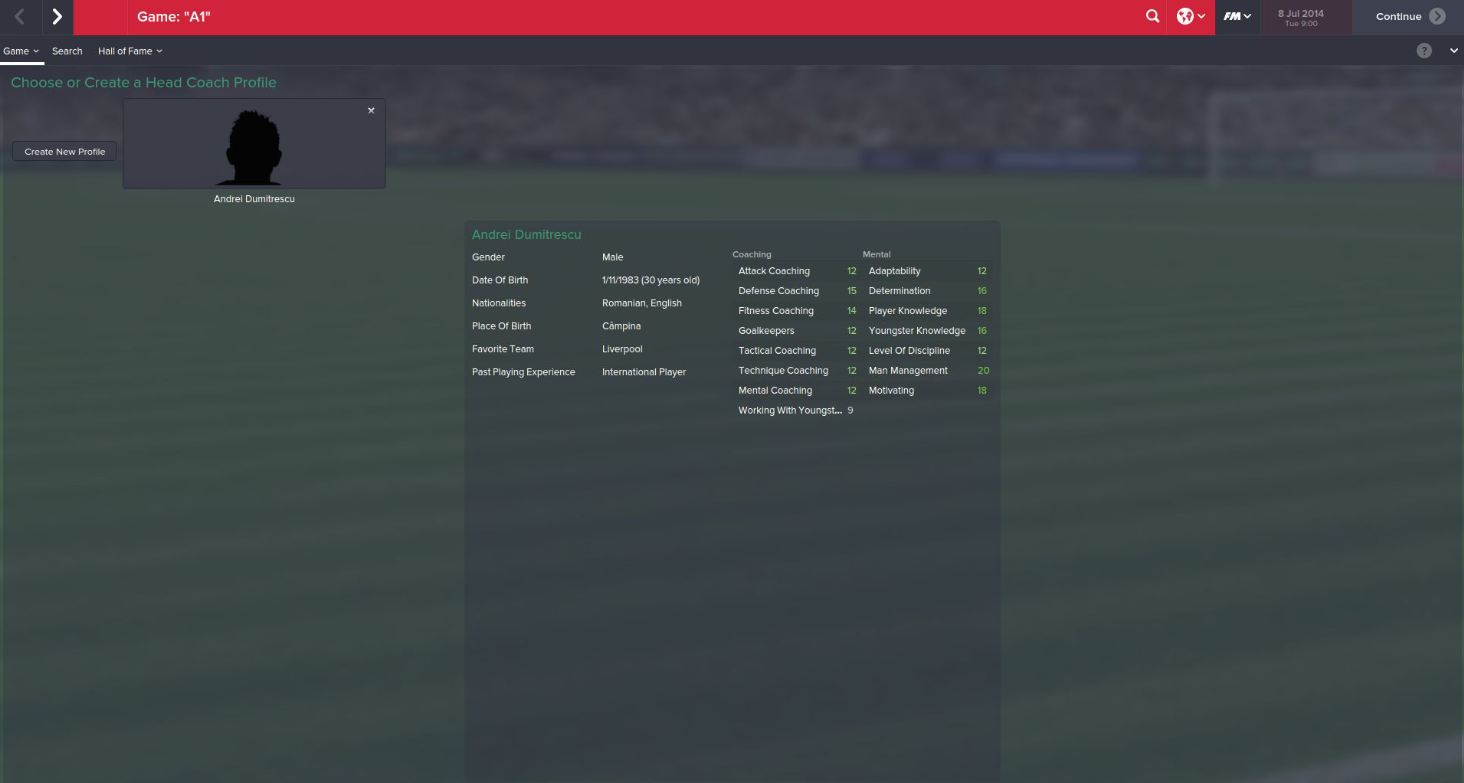Expand the FM dropdown menu
The image size is (1464, 783).
(x=1247, y=16)
